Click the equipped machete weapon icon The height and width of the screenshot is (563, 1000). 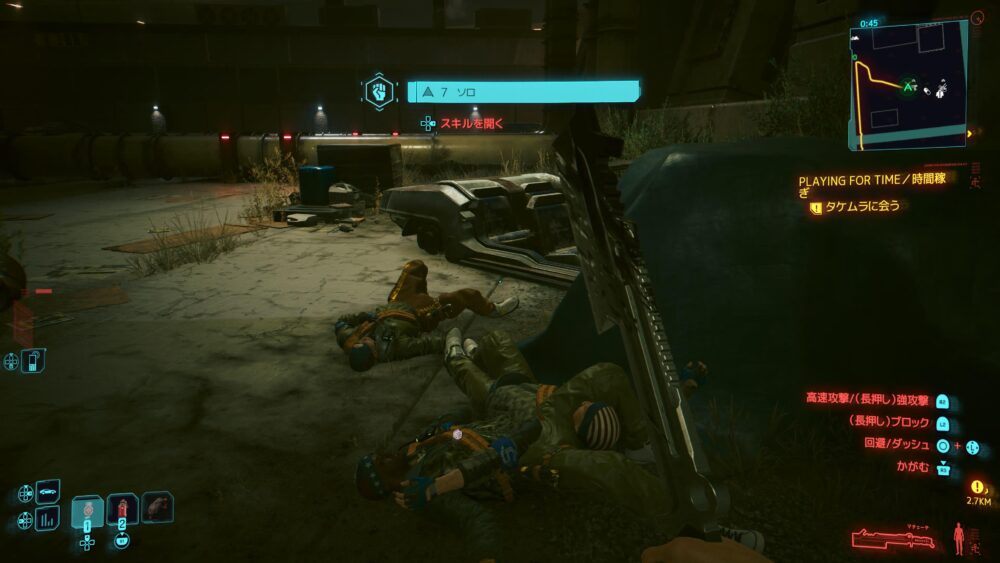pyautogui.click(x=893, y=539)
